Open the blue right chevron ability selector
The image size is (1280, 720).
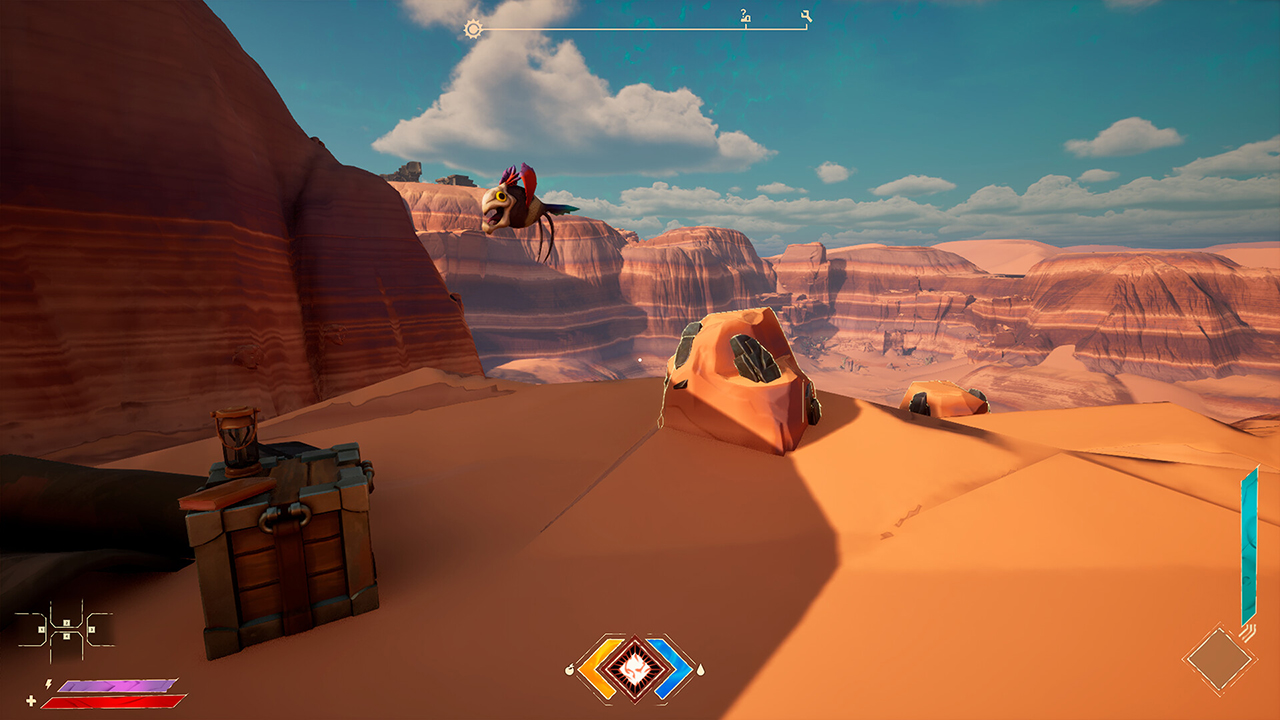pyautogui.click(x=672, y=668)
